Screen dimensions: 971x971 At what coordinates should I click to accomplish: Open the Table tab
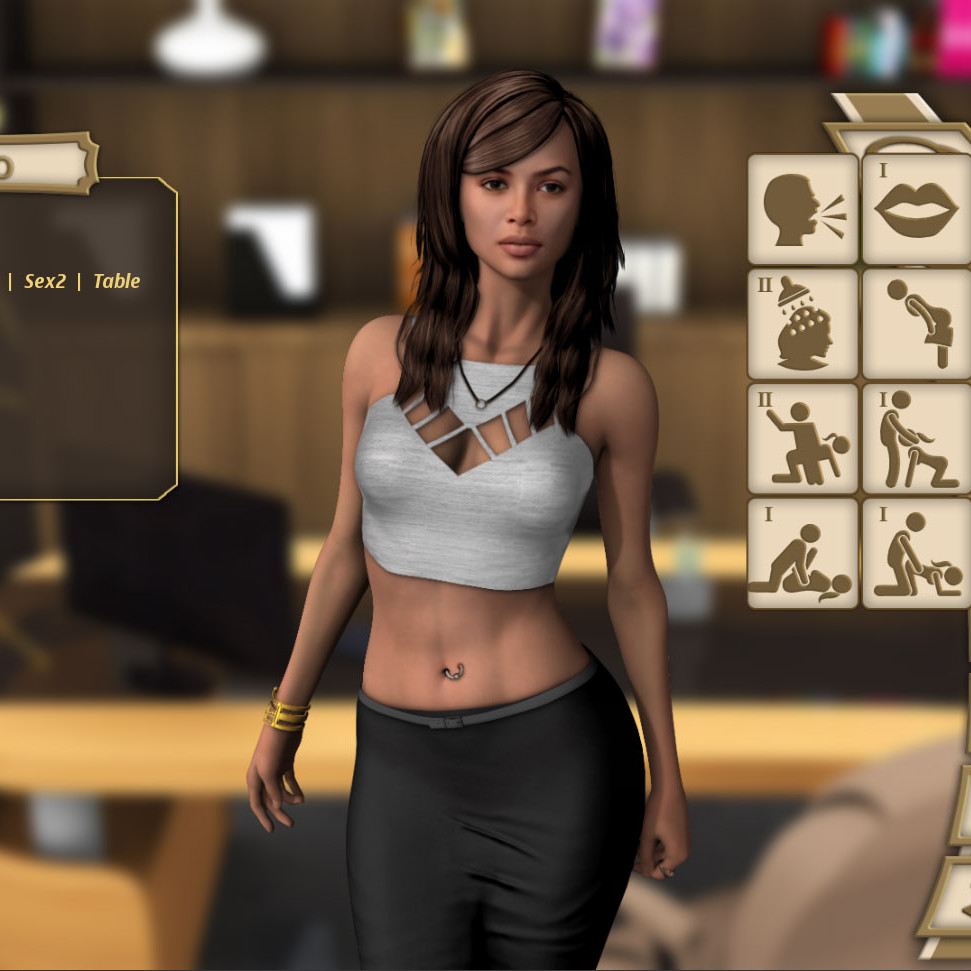point(116,282)
